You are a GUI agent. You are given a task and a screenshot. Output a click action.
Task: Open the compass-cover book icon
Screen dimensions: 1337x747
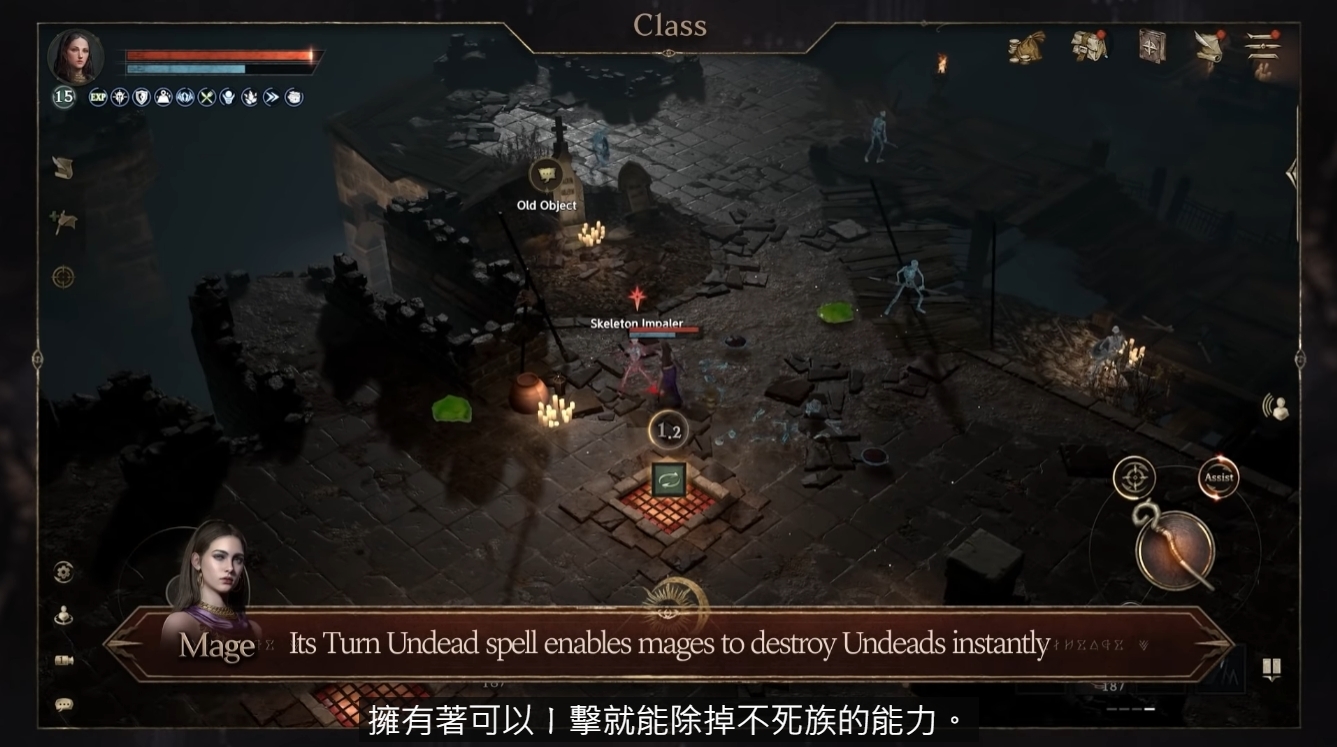[x=1152, y=46]
